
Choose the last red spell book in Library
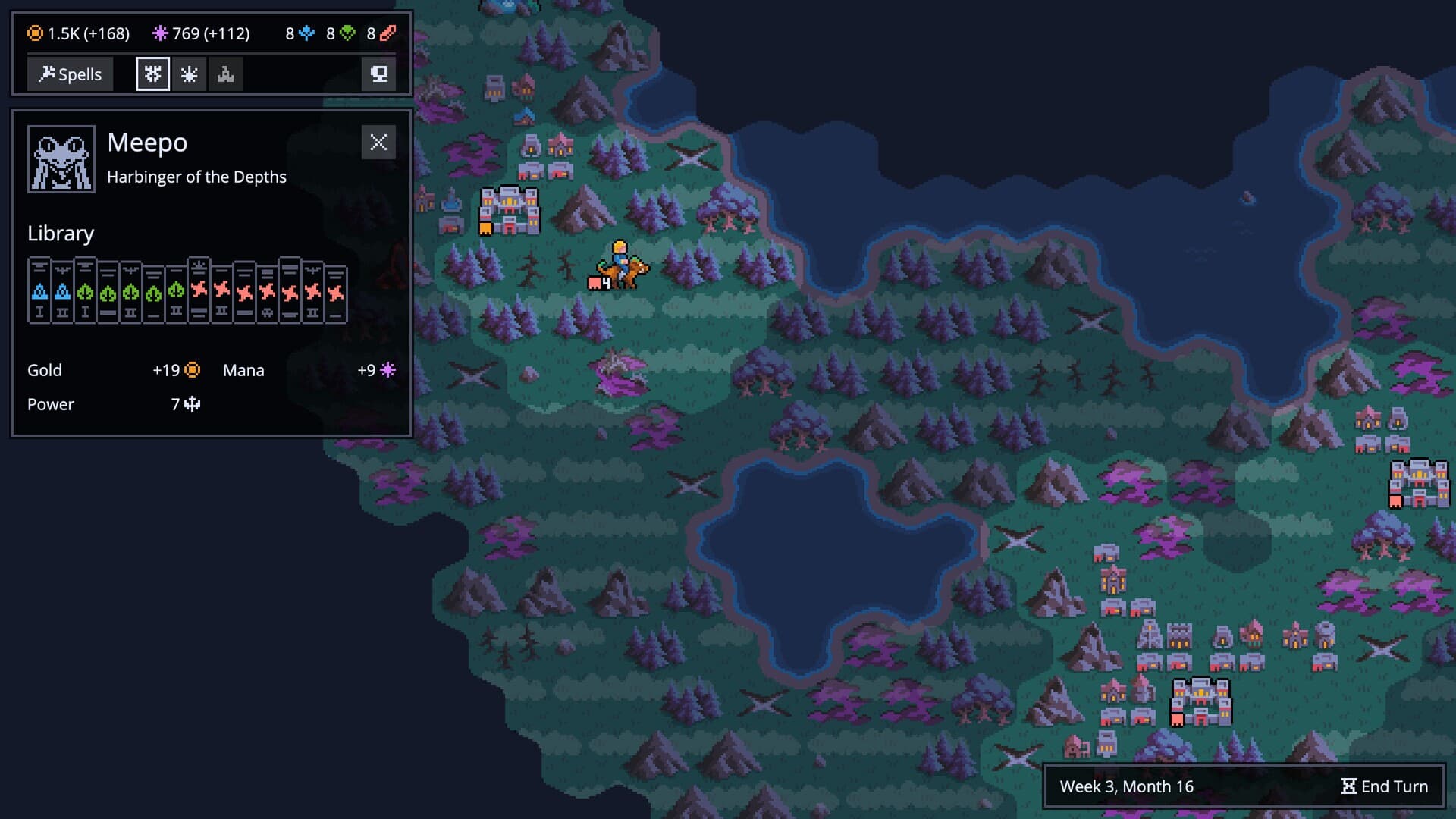point(335,293)
